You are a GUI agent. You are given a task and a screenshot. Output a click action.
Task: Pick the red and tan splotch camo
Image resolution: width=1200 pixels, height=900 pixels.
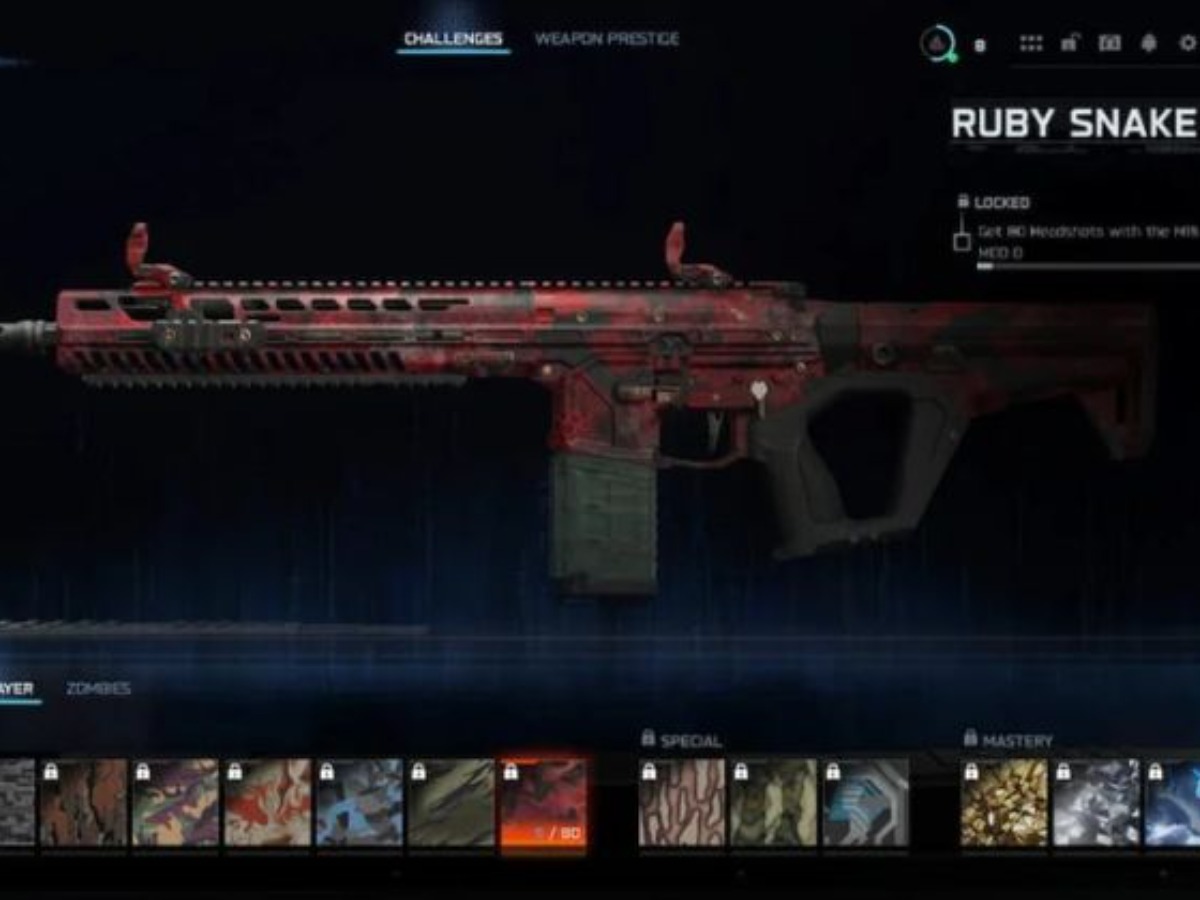click(x=267, y=803)
